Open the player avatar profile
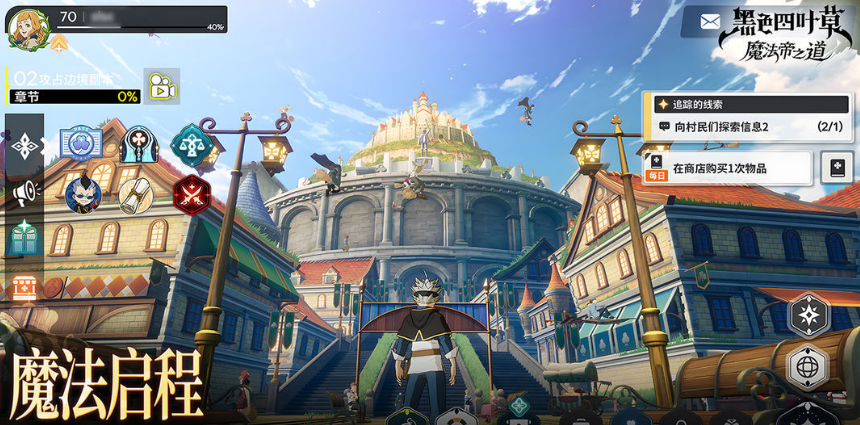 click(27, 27)
